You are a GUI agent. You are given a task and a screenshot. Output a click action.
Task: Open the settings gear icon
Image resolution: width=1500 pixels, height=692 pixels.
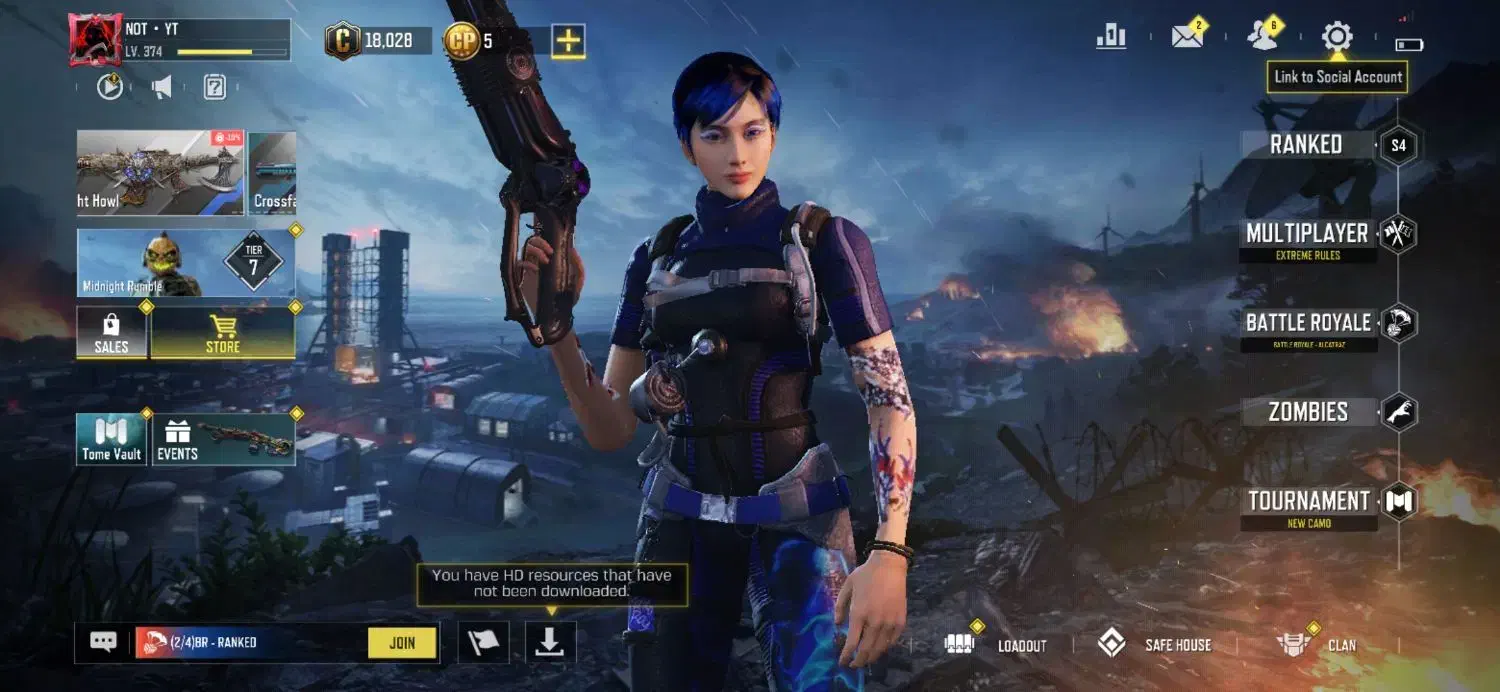tap(1337, 37)
